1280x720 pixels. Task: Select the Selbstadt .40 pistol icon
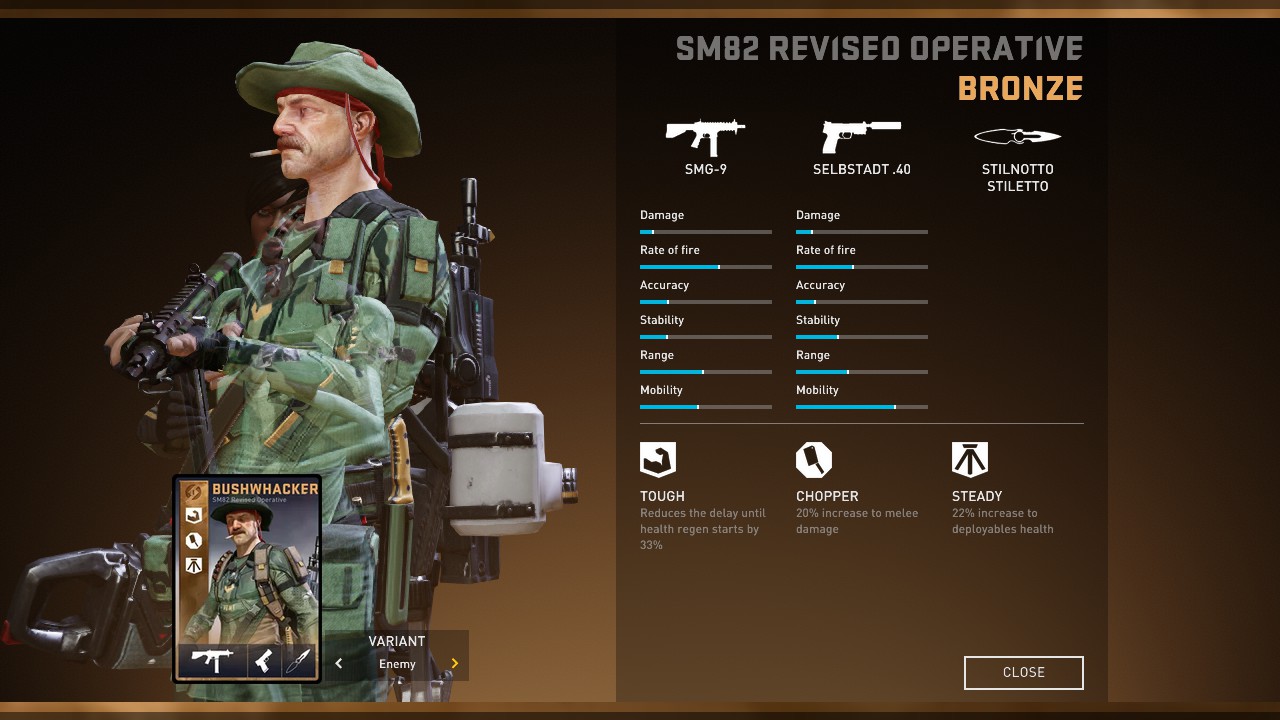pyautogui.click(x=861, y=135)
